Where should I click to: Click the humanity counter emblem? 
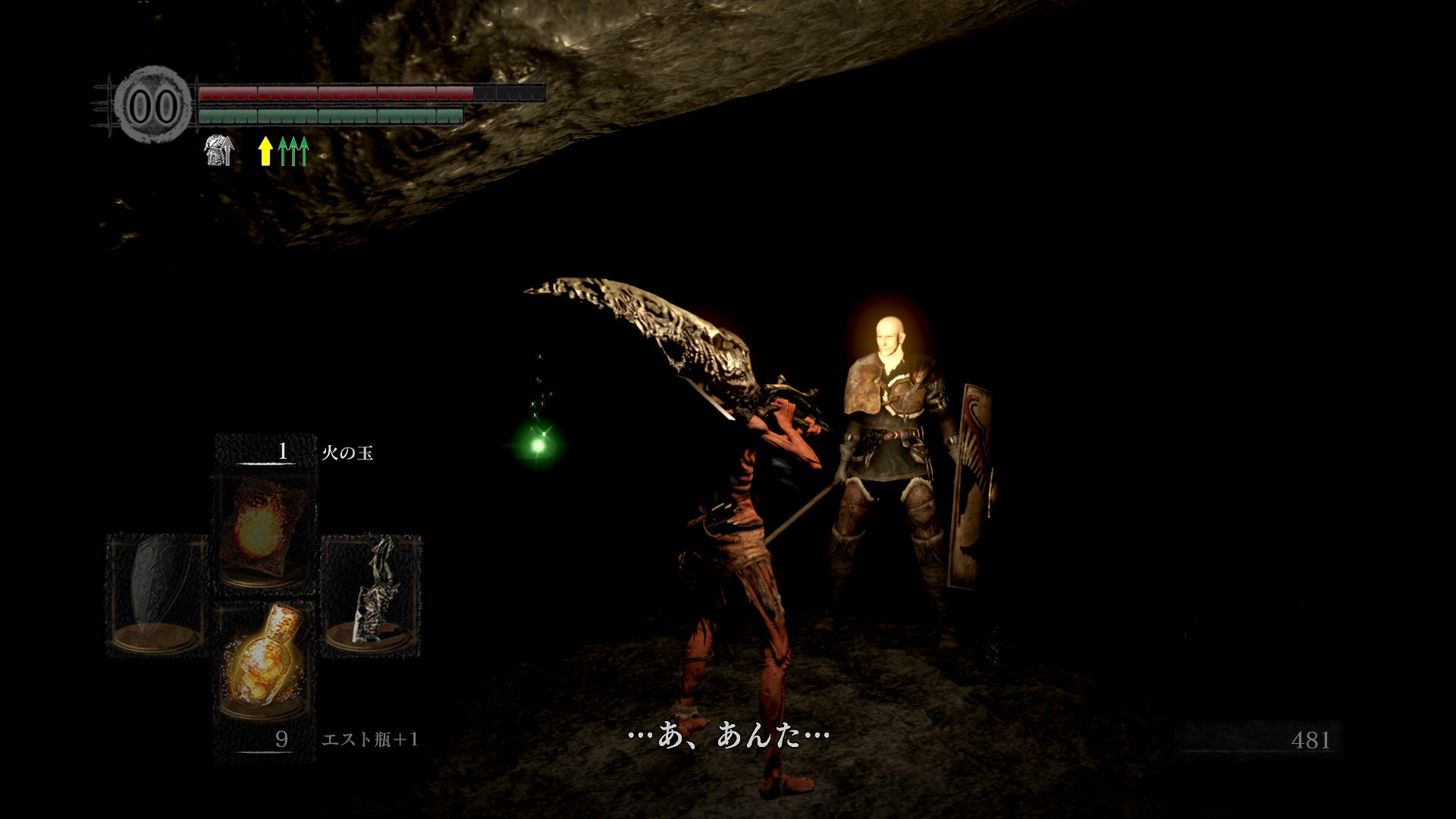(153, 106)
